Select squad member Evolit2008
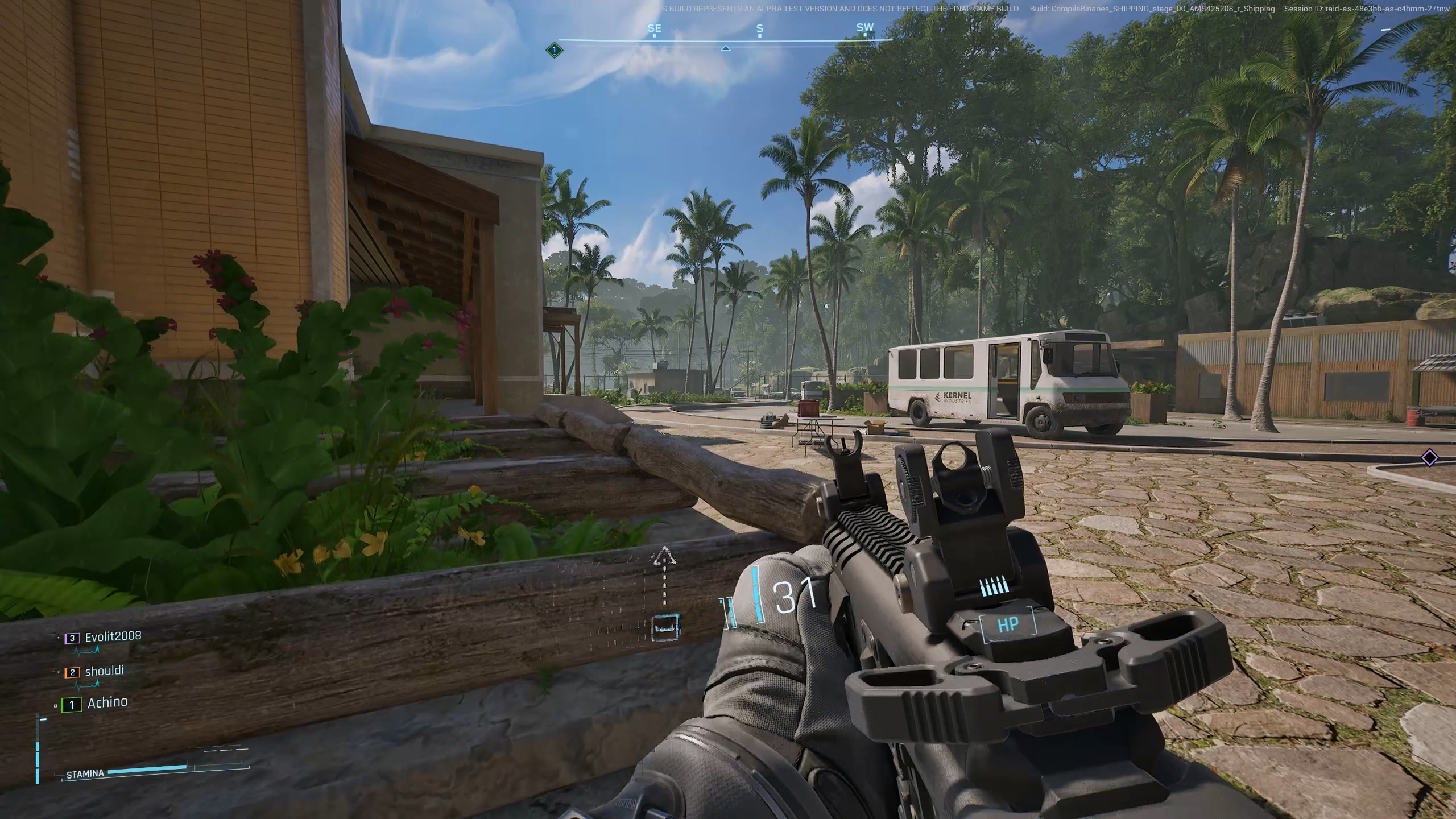 (x=113, y=636)
